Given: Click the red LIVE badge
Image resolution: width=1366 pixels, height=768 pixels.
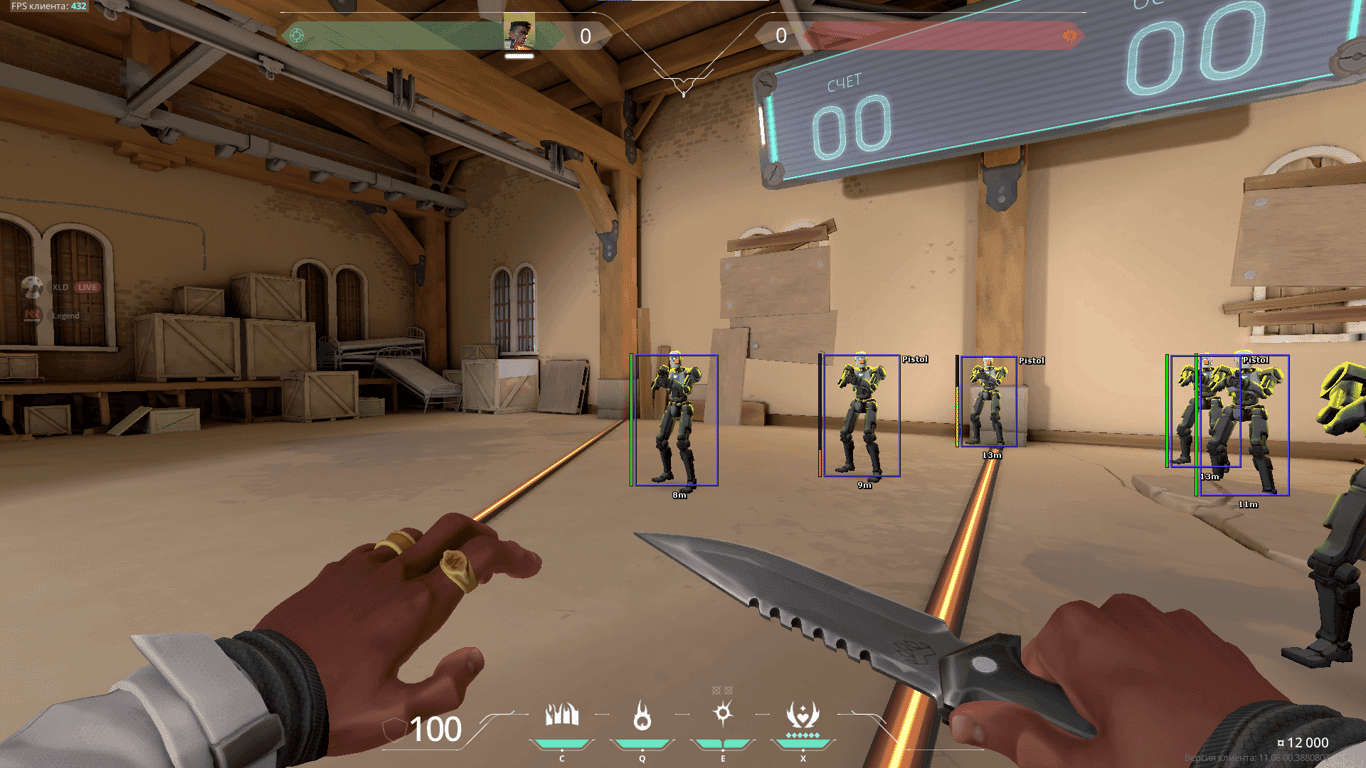Looking at the screenshot, I should (x=88, y=287).
